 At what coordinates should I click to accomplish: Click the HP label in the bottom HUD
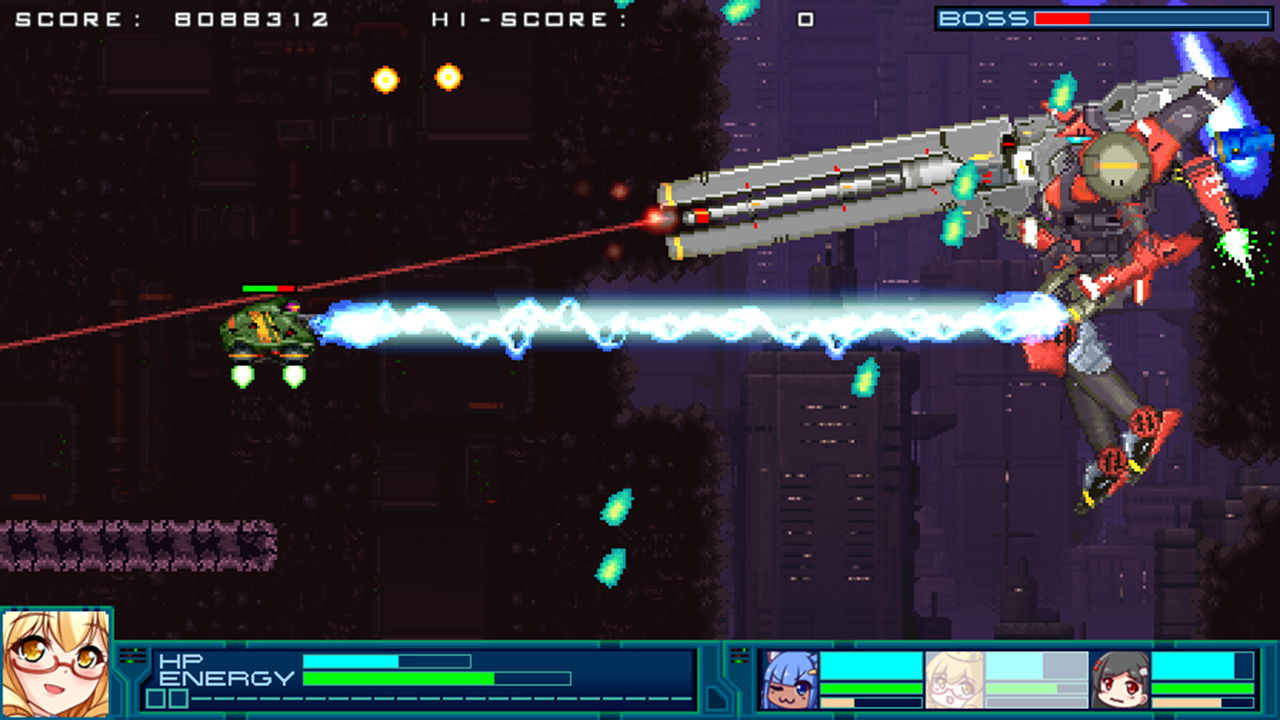point(183,660)
